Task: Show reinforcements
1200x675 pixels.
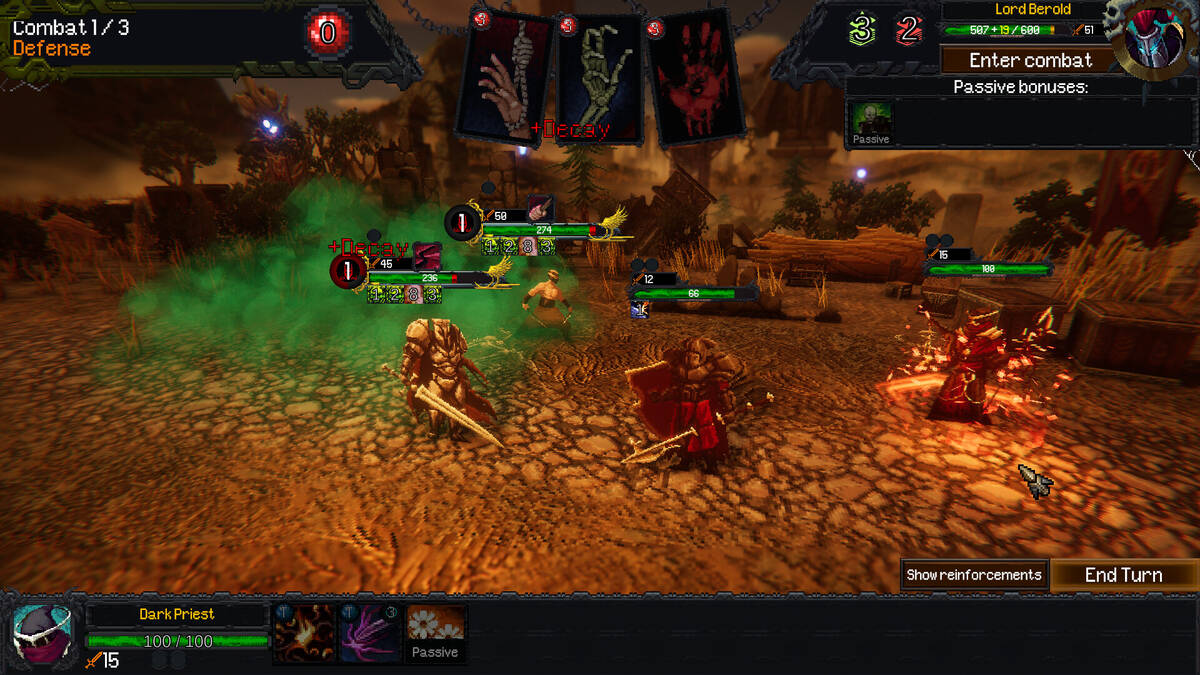Action: coord(974,575)
